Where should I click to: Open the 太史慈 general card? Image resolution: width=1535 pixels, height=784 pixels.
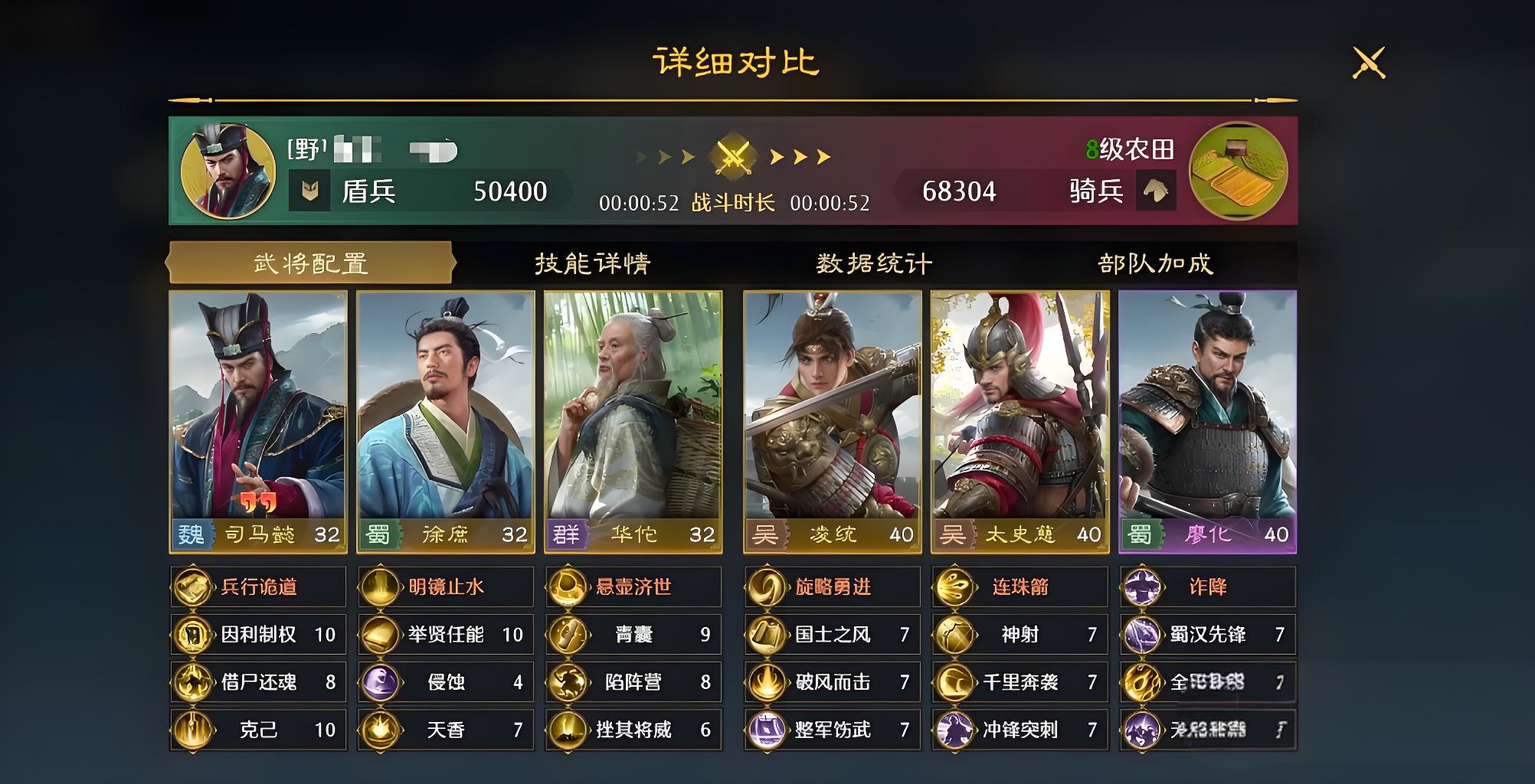coord(1020,421)
